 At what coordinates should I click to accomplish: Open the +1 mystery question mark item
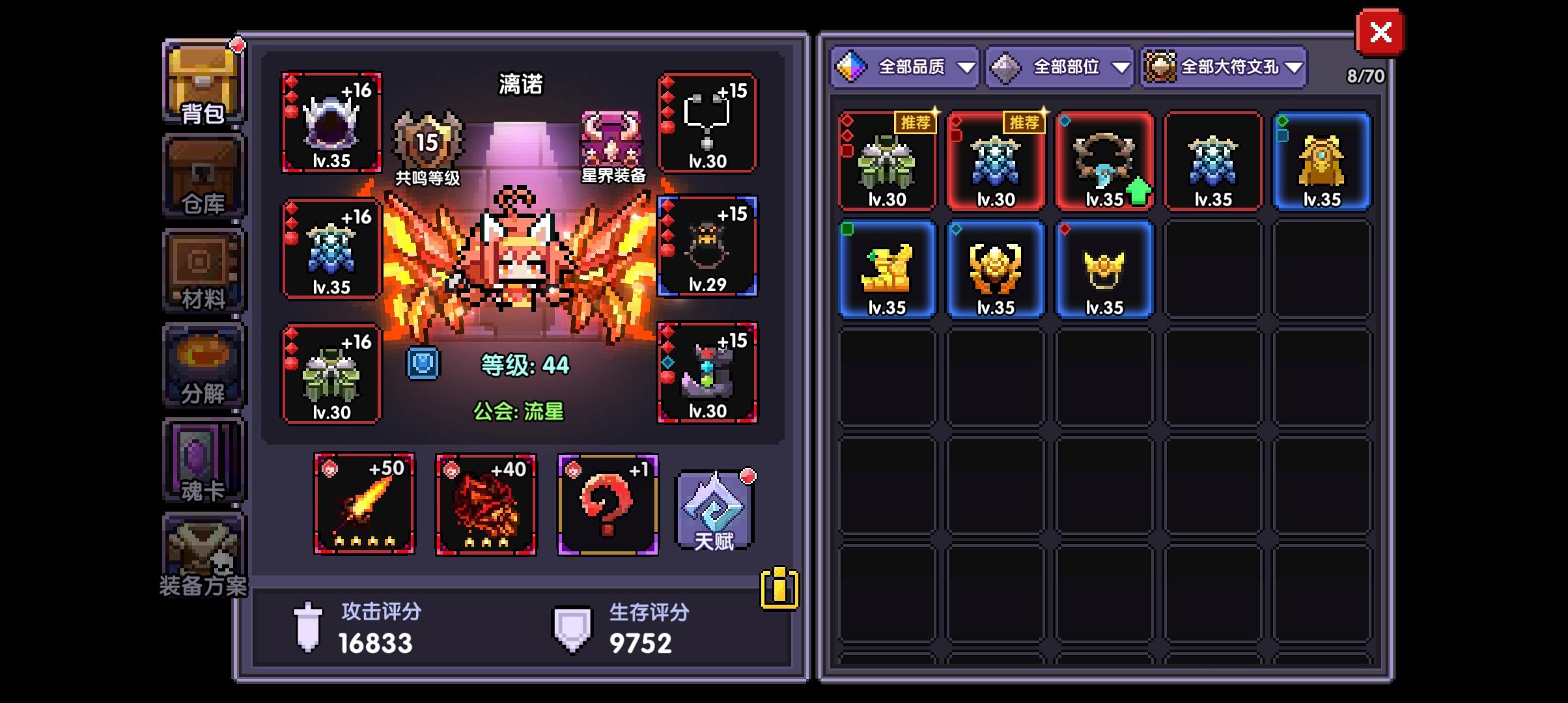606,504
